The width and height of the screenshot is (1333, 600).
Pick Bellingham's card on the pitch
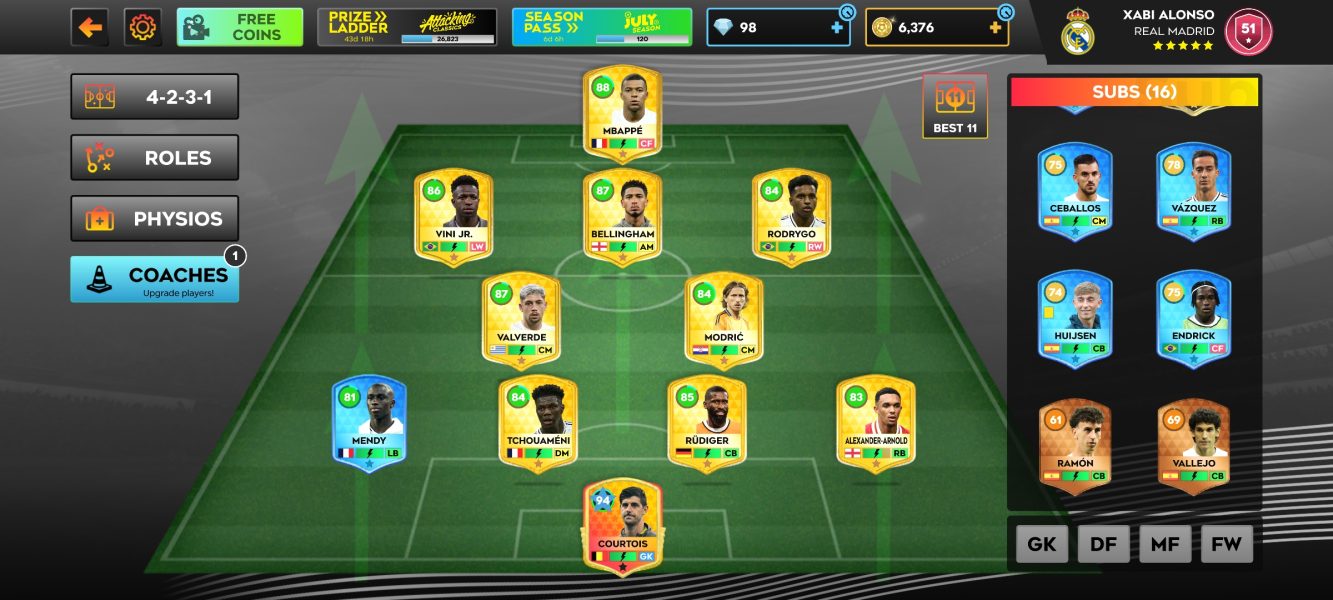tap(622, 214)
